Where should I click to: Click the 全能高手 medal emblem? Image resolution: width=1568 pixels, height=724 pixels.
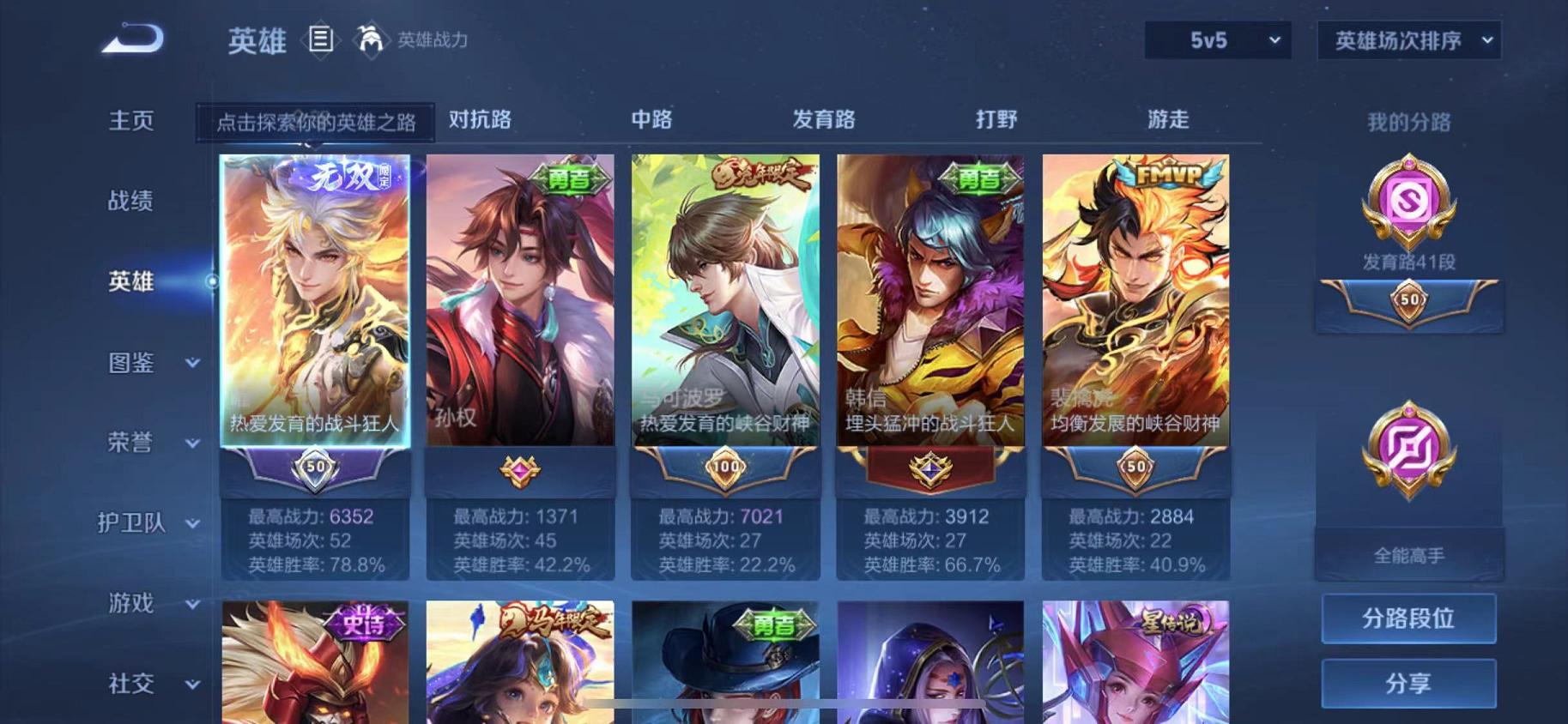(1408, 450)
